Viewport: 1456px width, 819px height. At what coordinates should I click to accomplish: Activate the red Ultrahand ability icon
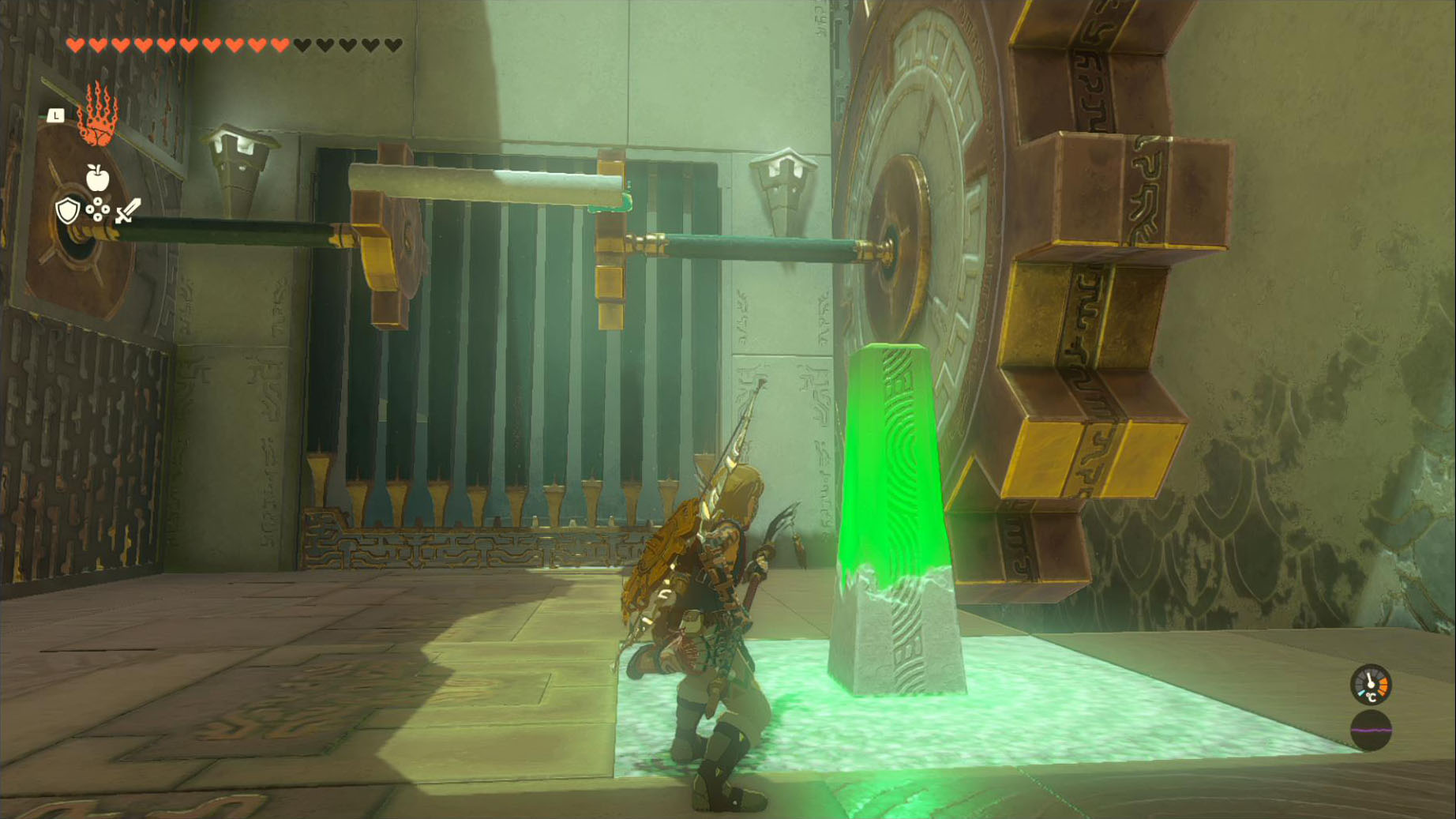coord(97,116)
